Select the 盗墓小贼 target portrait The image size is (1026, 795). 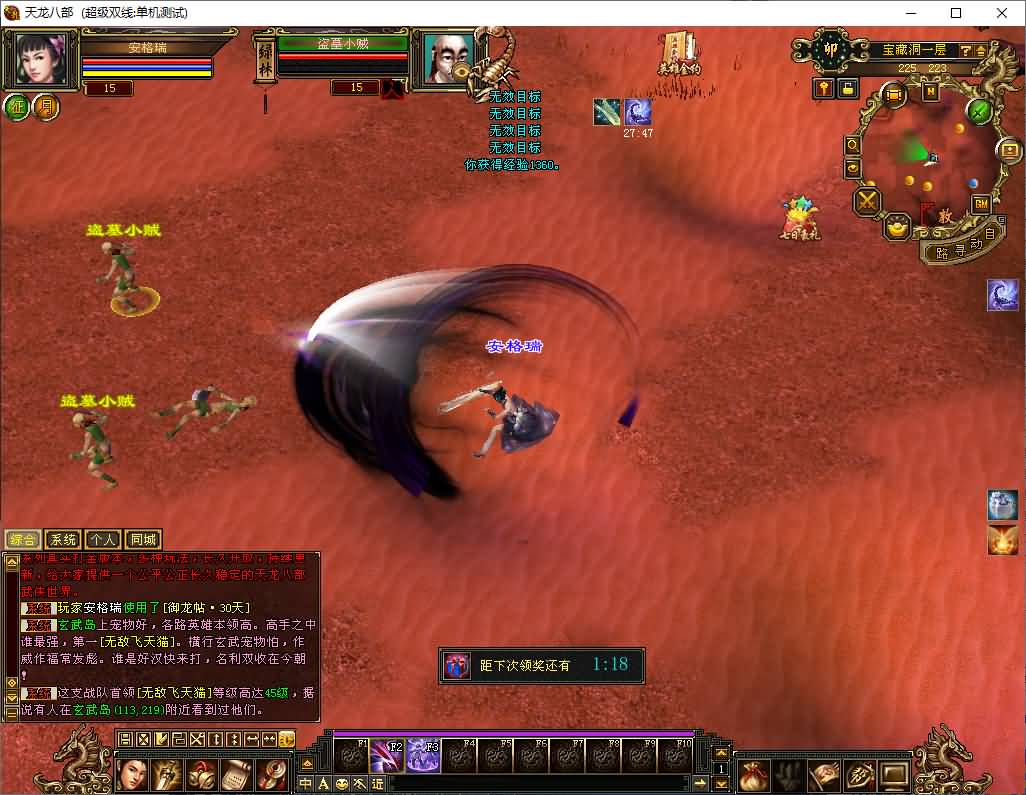tap(442, 59)
